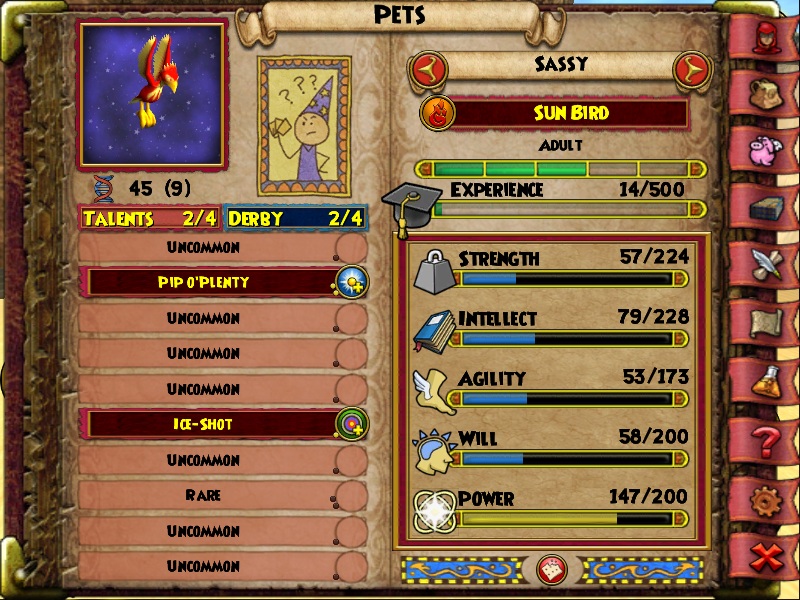Open the pets page with the pig icon
This screenshot has height=600, width=800.
click(x=768, y=150)
